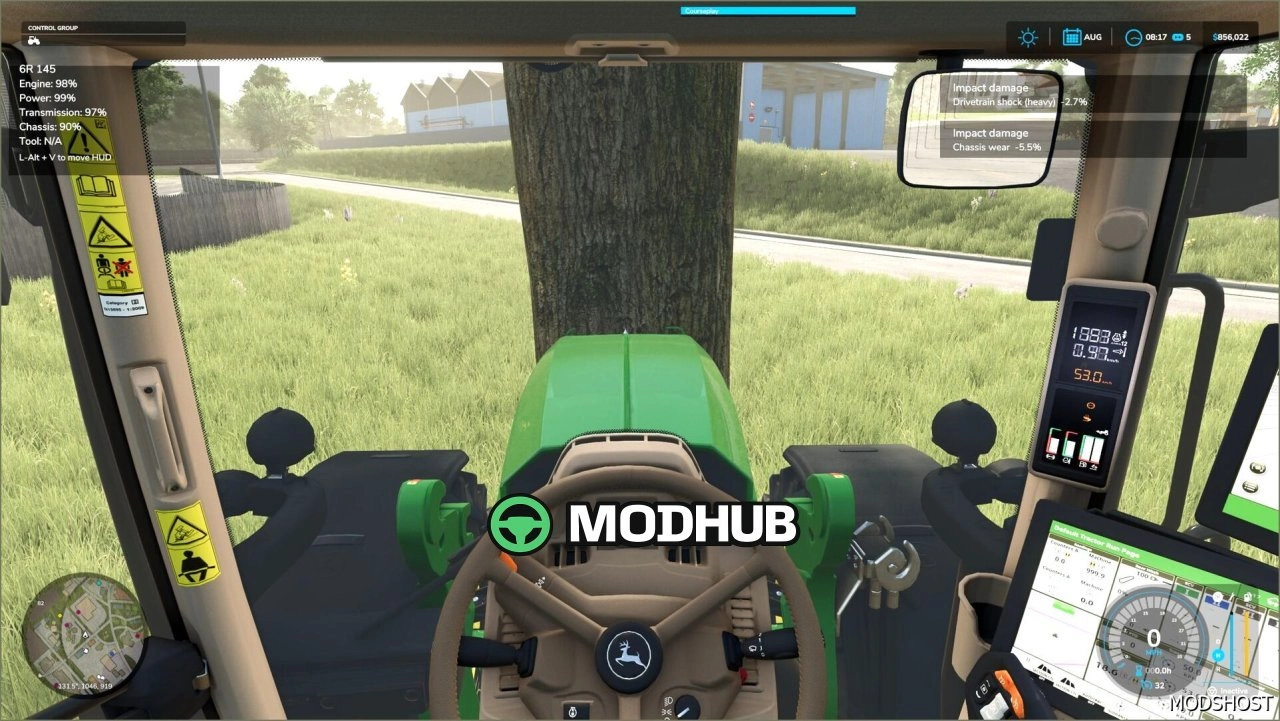Open the Counters section on the tablet display
1280x721 pixels.
(1063, 548)
